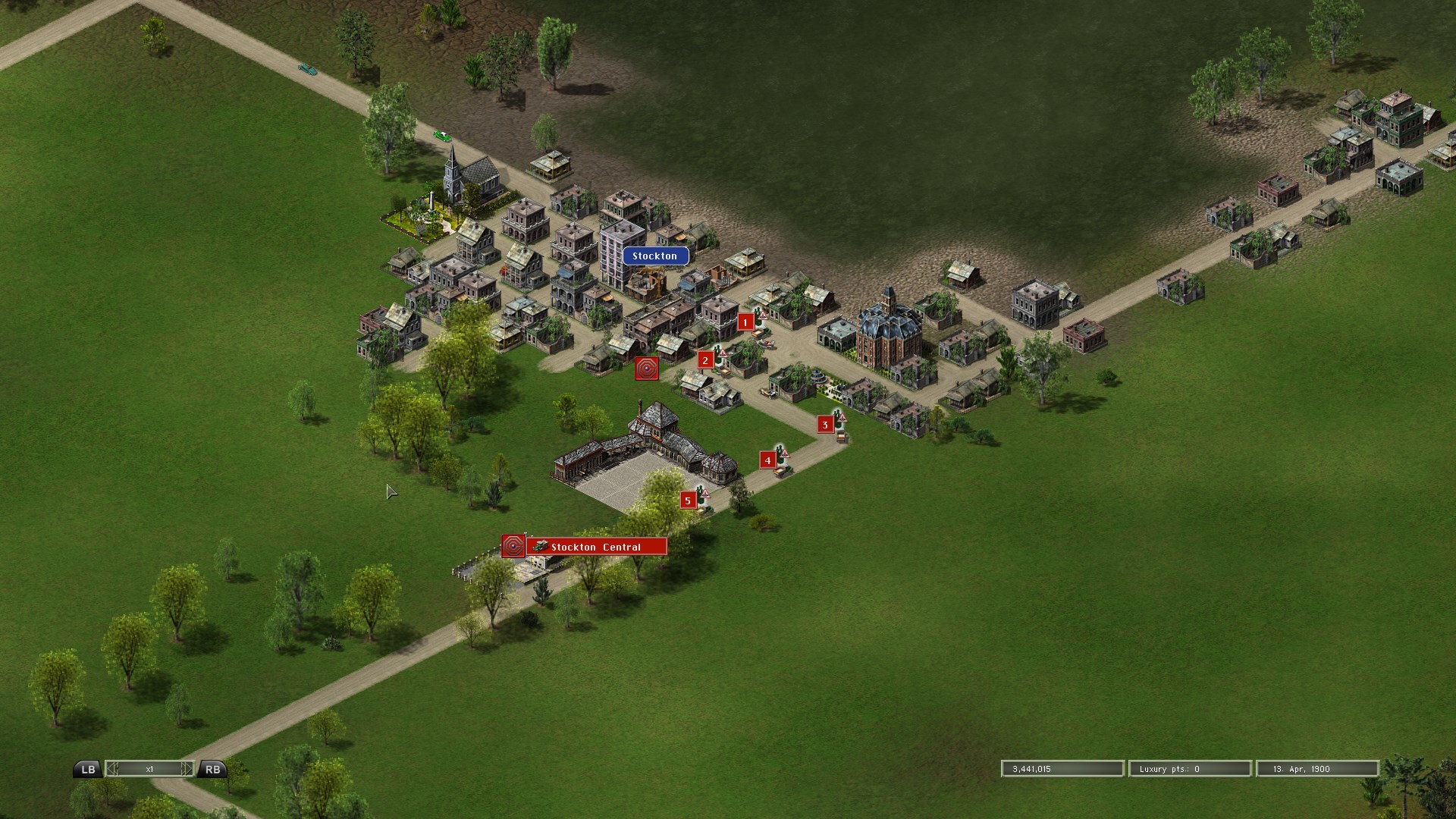
Task: Click the red catchment icon beside Stockton Central
Action: tap(513, 546)
